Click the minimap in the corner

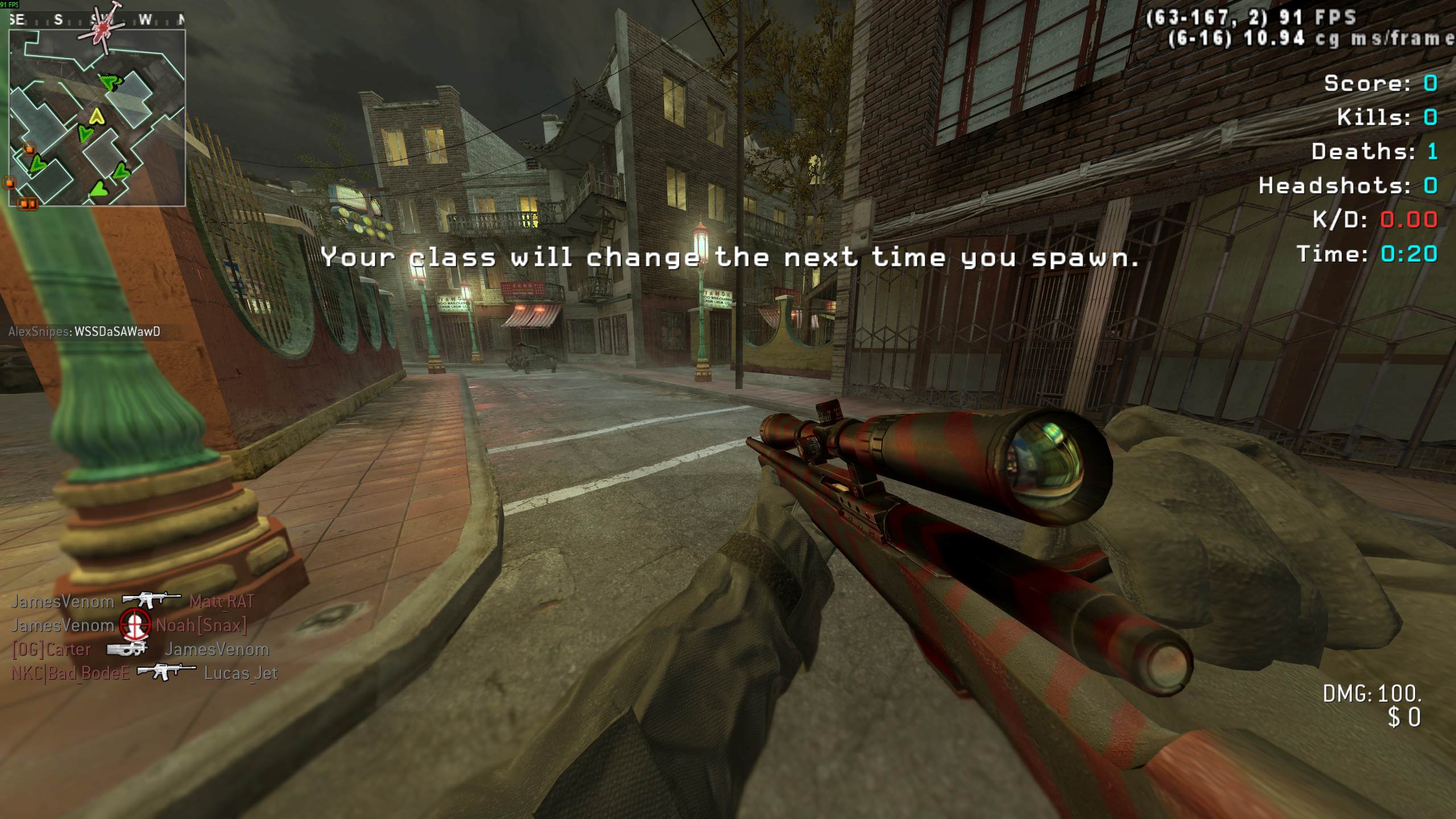coord(97,118)
